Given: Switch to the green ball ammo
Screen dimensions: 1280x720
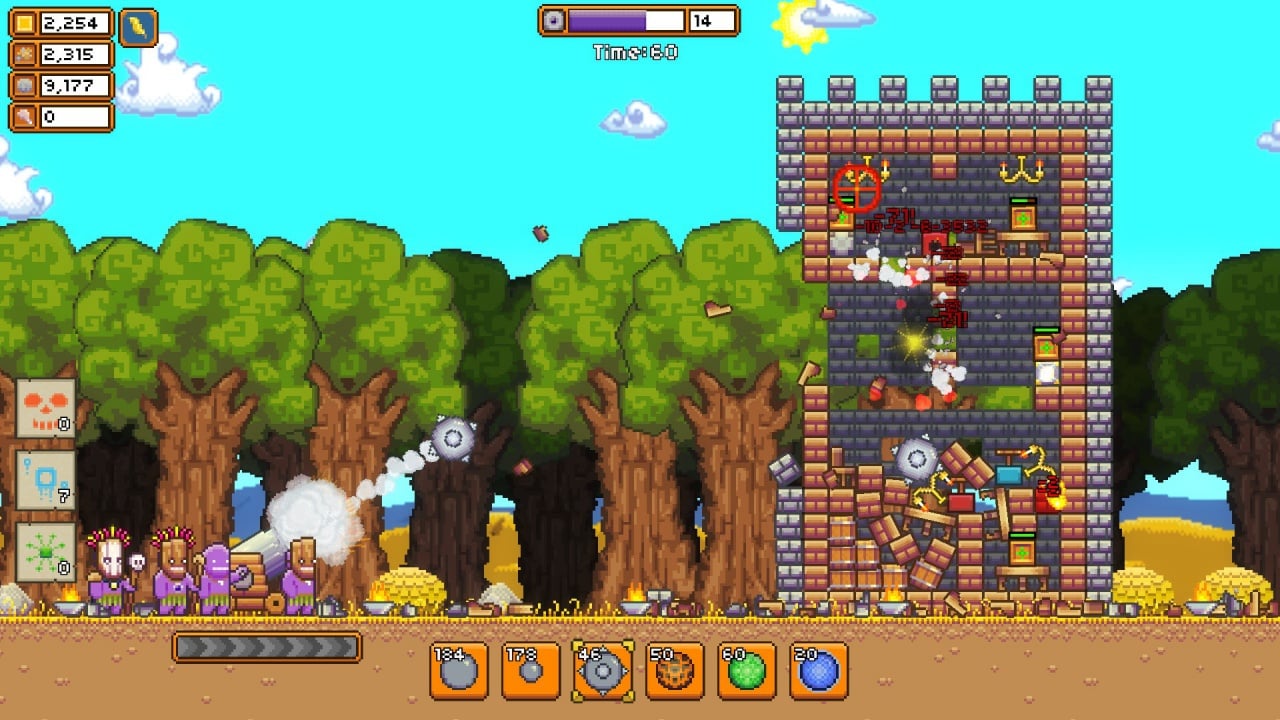Looking at the screenshot, I should [x=747, y=670].
